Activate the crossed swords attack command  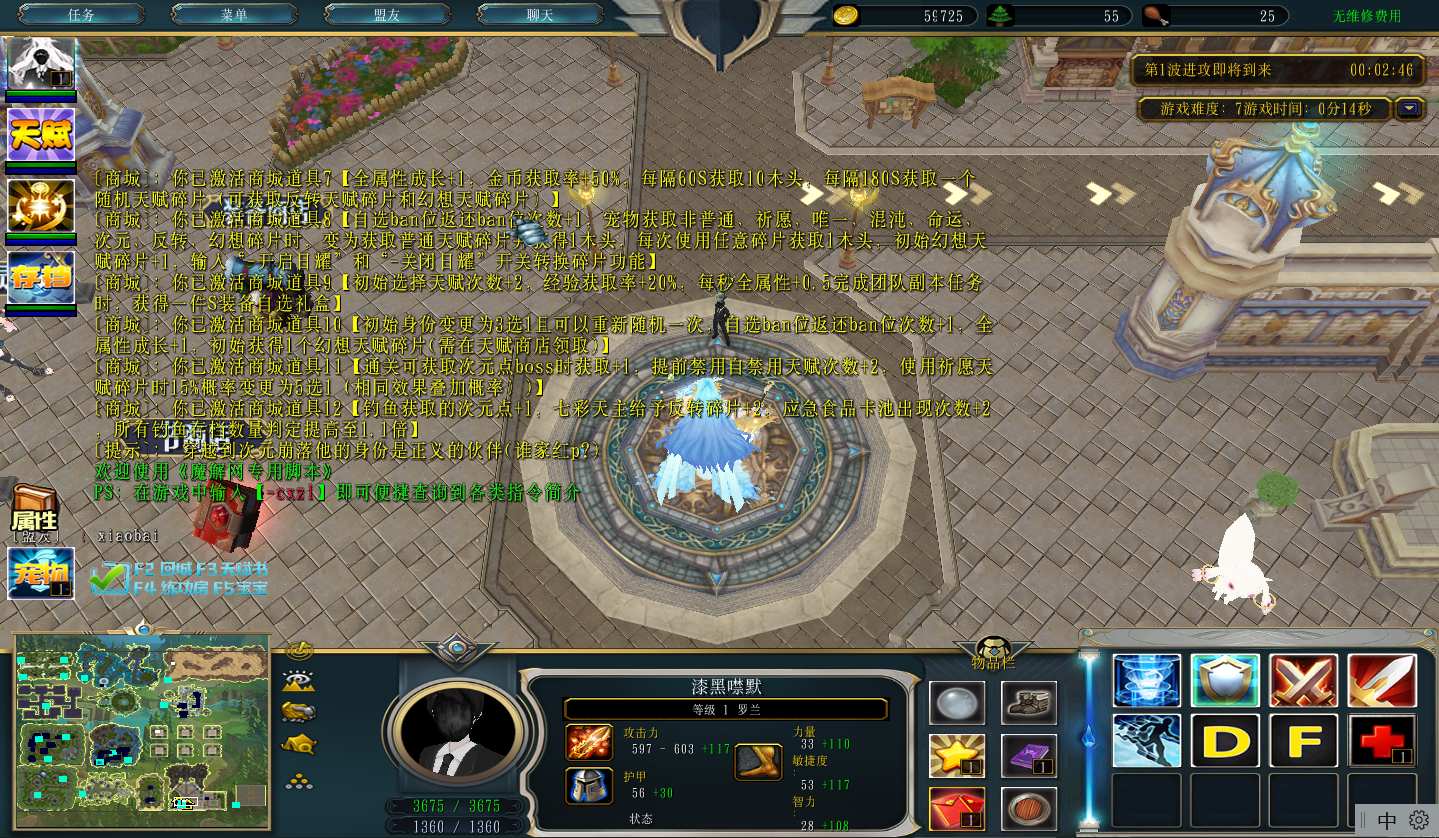(1303, 681)
